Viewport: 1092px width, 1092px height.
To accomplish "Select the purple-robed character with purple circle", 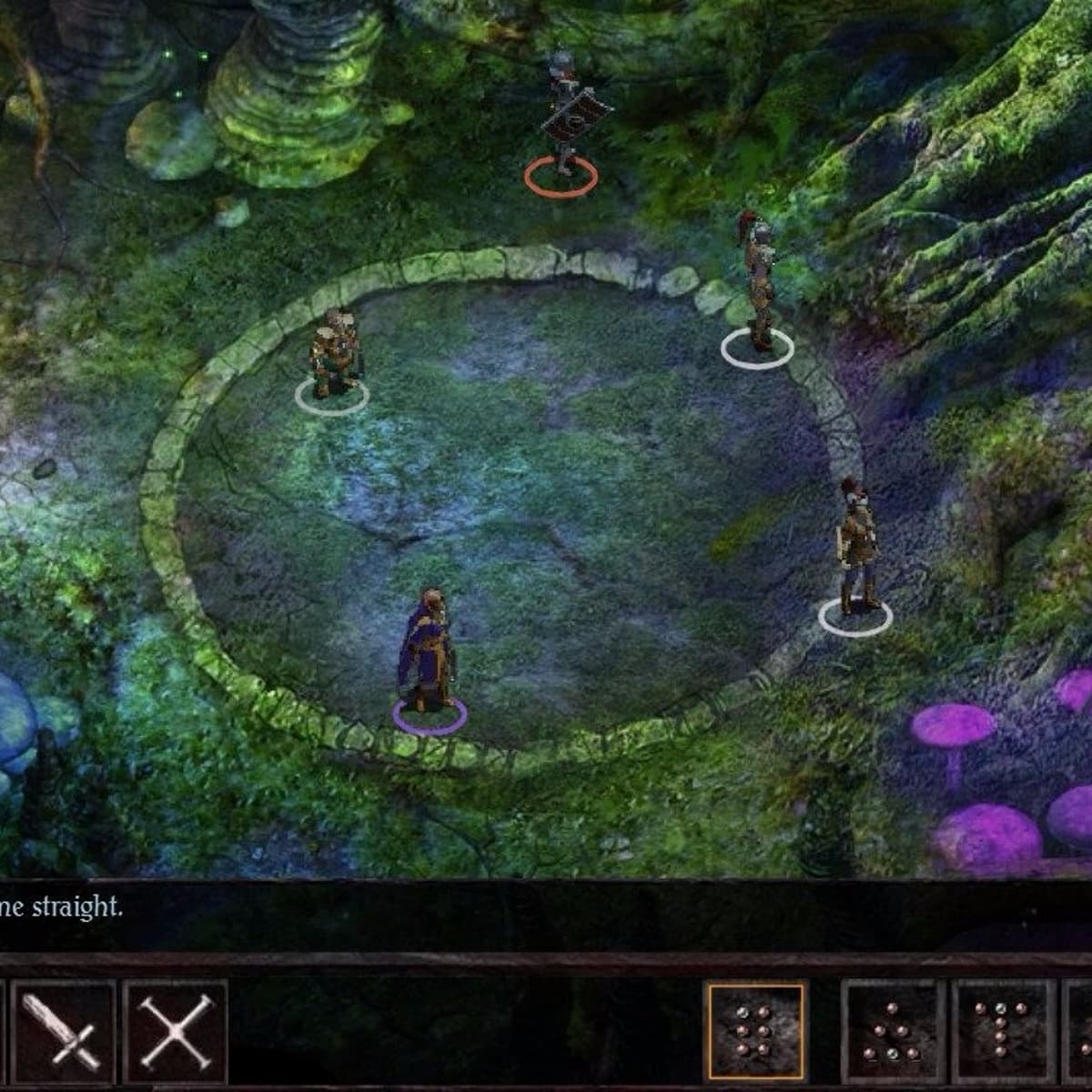I will 426,652.
